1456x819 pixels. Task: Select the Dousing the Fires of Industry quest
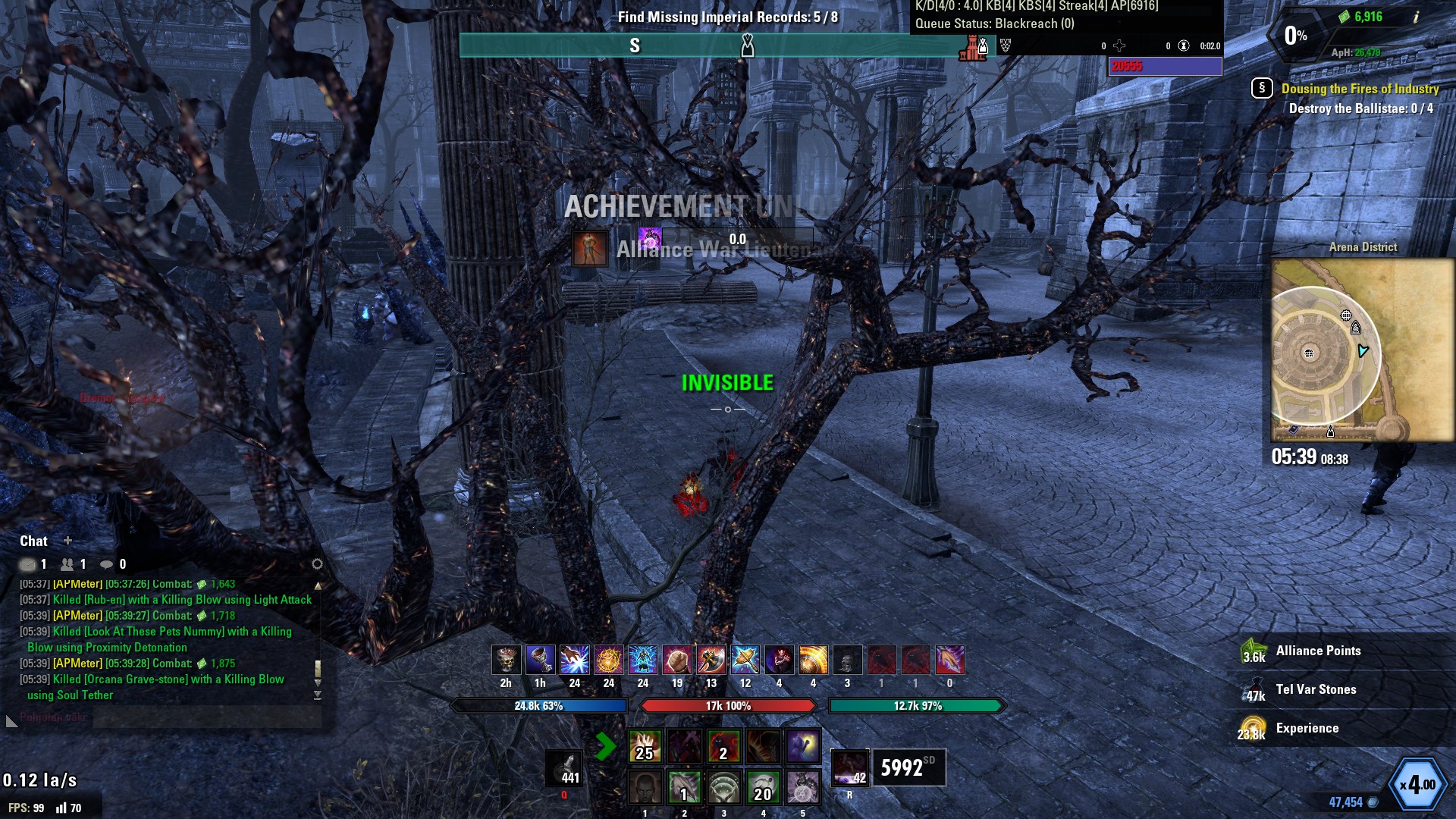(x=1360, y=89)
